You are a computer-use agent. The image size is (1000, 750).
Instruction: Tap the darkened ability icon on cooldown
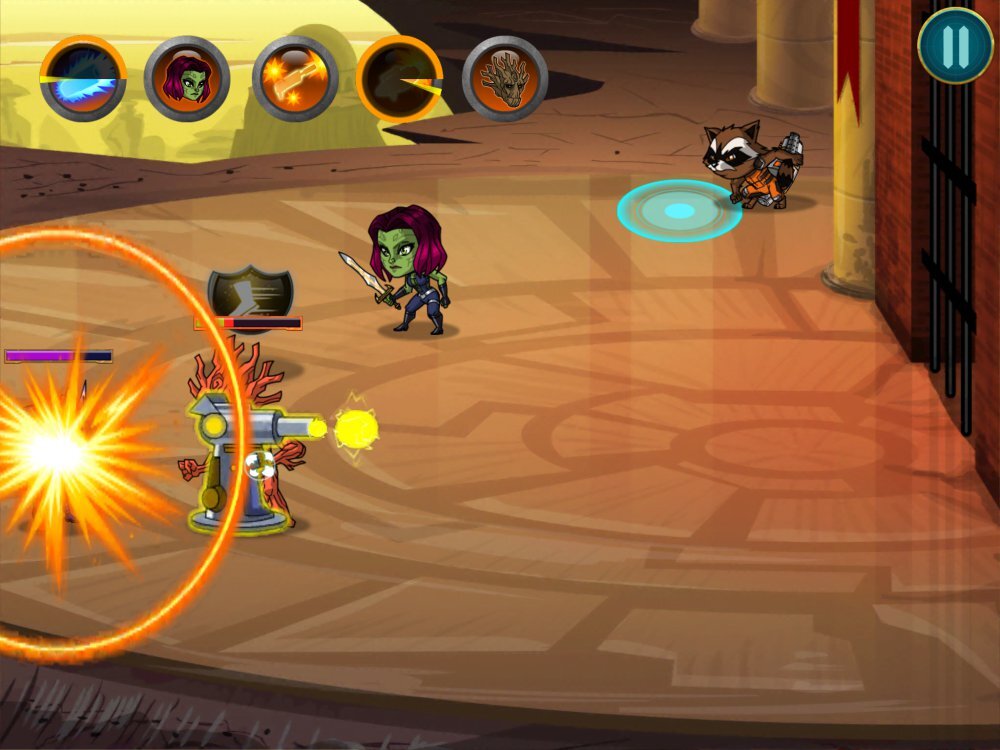(x=399, y=79)
